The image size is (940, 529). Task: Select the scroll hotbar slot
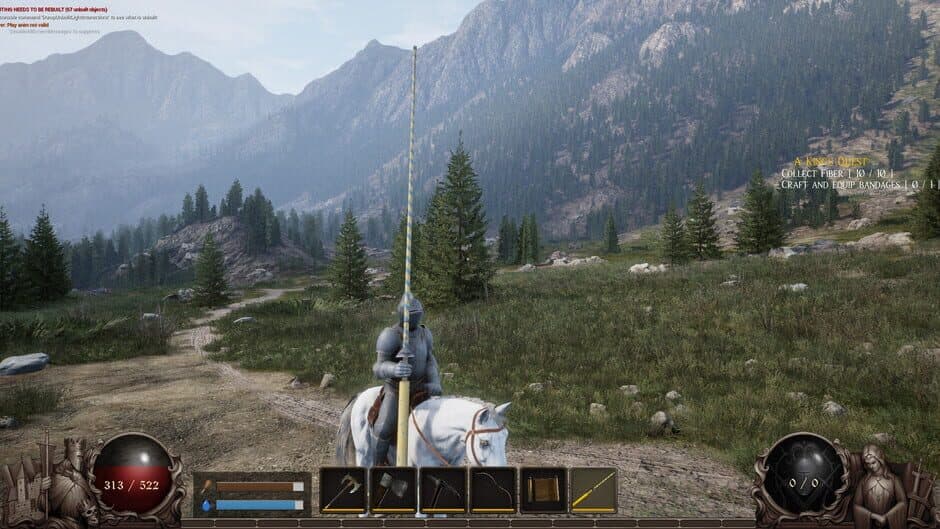(x=543, y=489)
